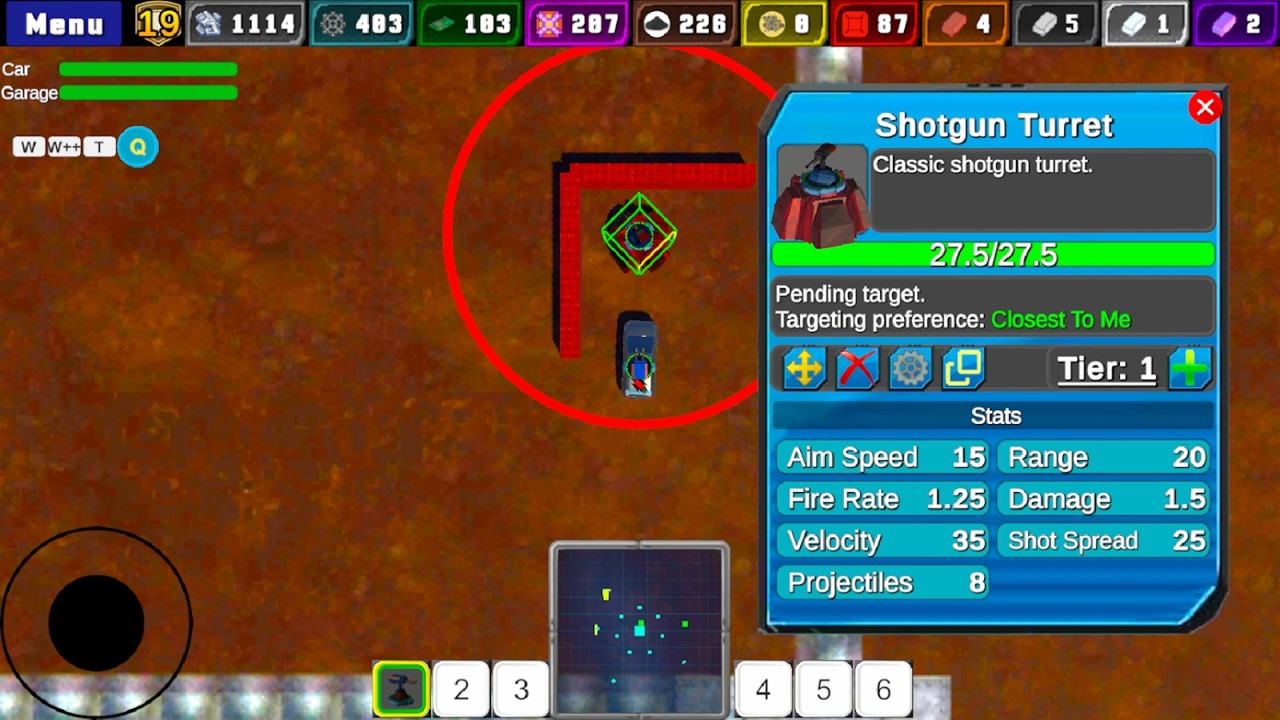Choose hotbar slot 3

click(521, 689)
